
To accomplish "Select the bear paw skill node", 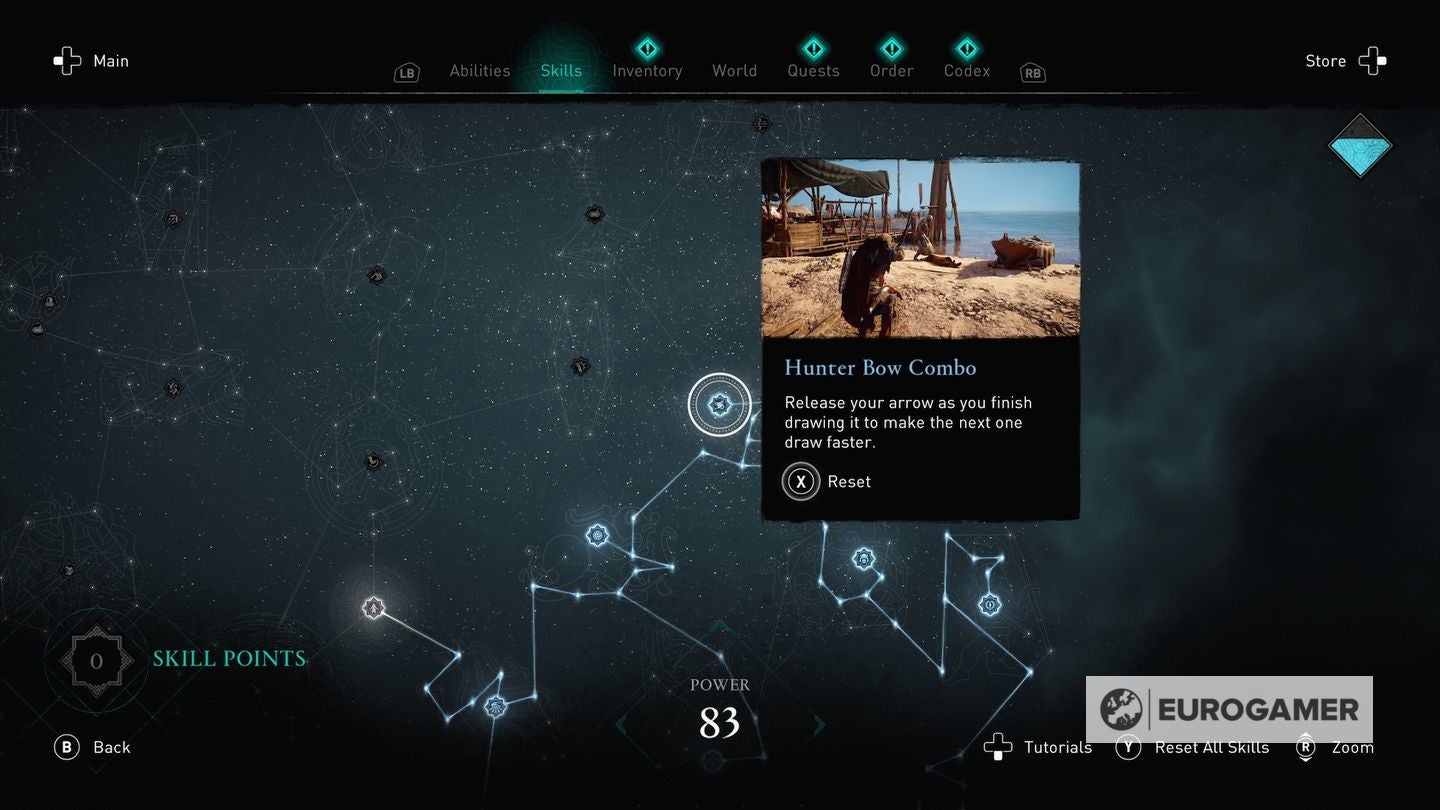I will [x=864, y=558].
